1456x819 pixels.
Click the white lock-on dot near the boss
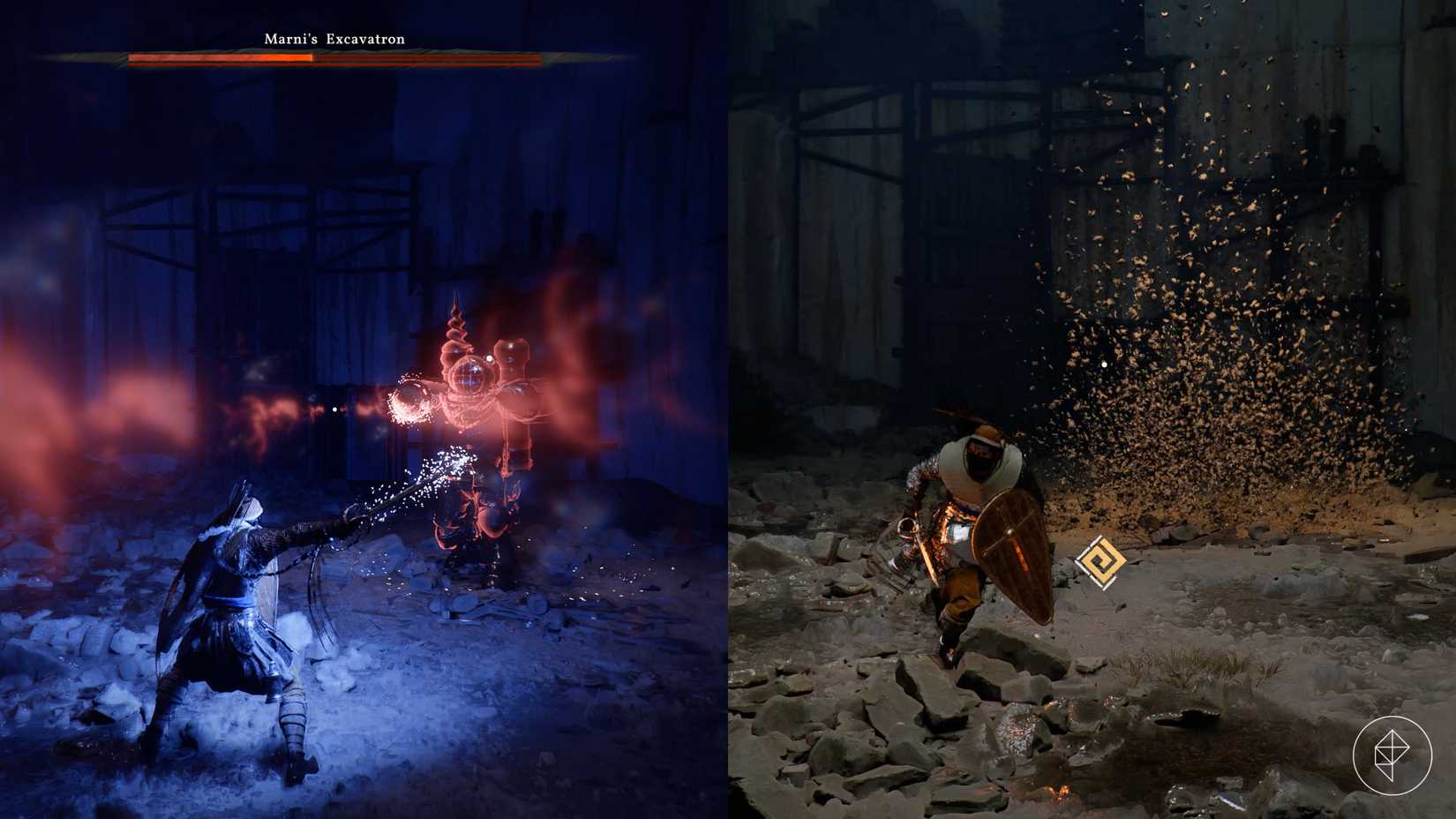coord(334,409)
